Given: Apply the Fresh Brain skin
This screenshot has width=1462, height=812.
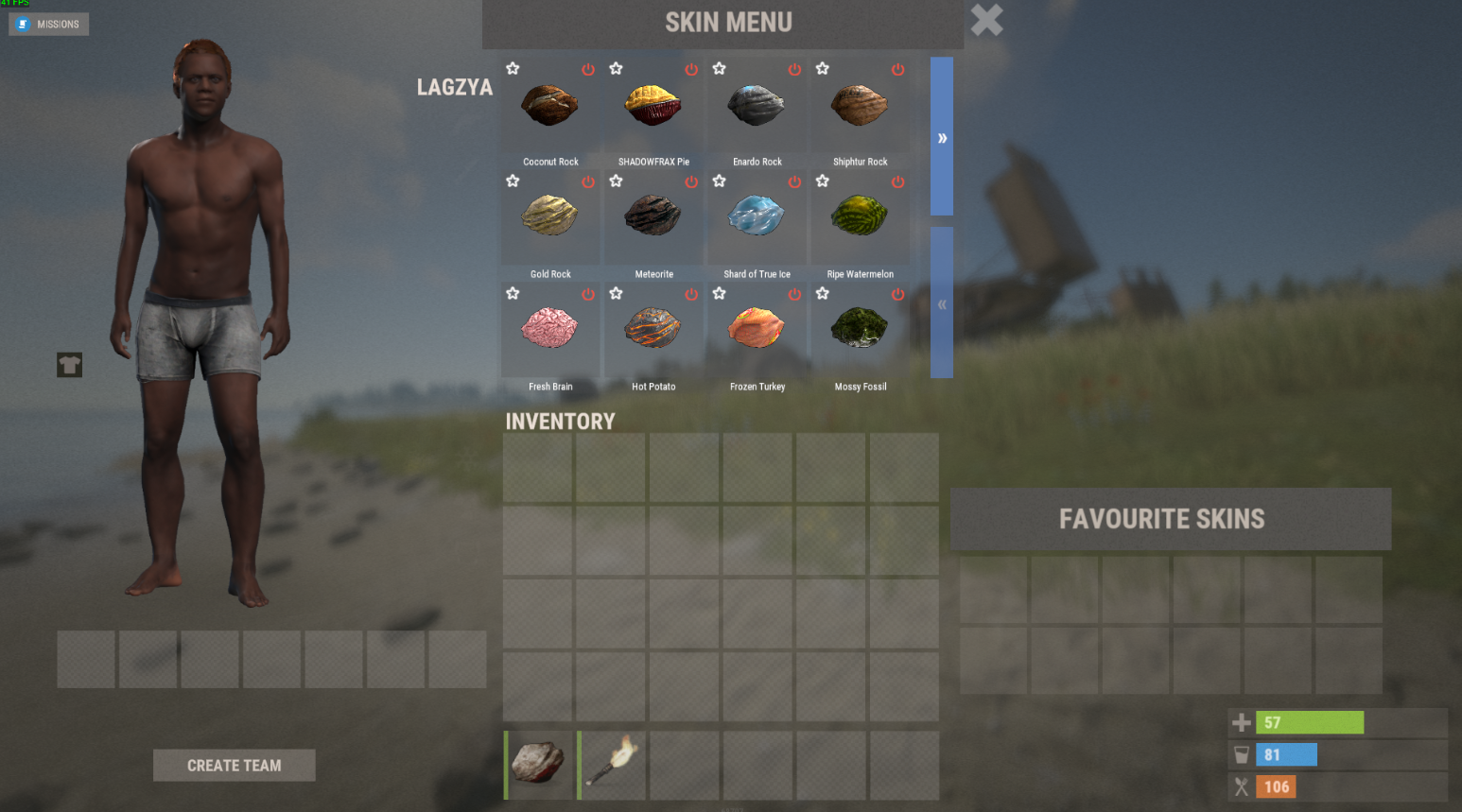Looking at the screenshot, I should tap(550, 329).
